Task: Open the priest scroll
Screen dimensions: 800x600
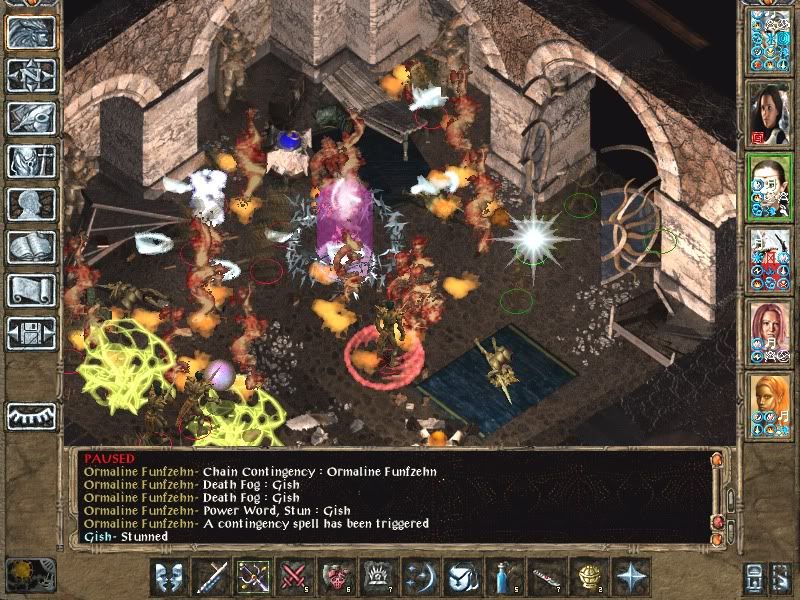Action: pos(31,290)
